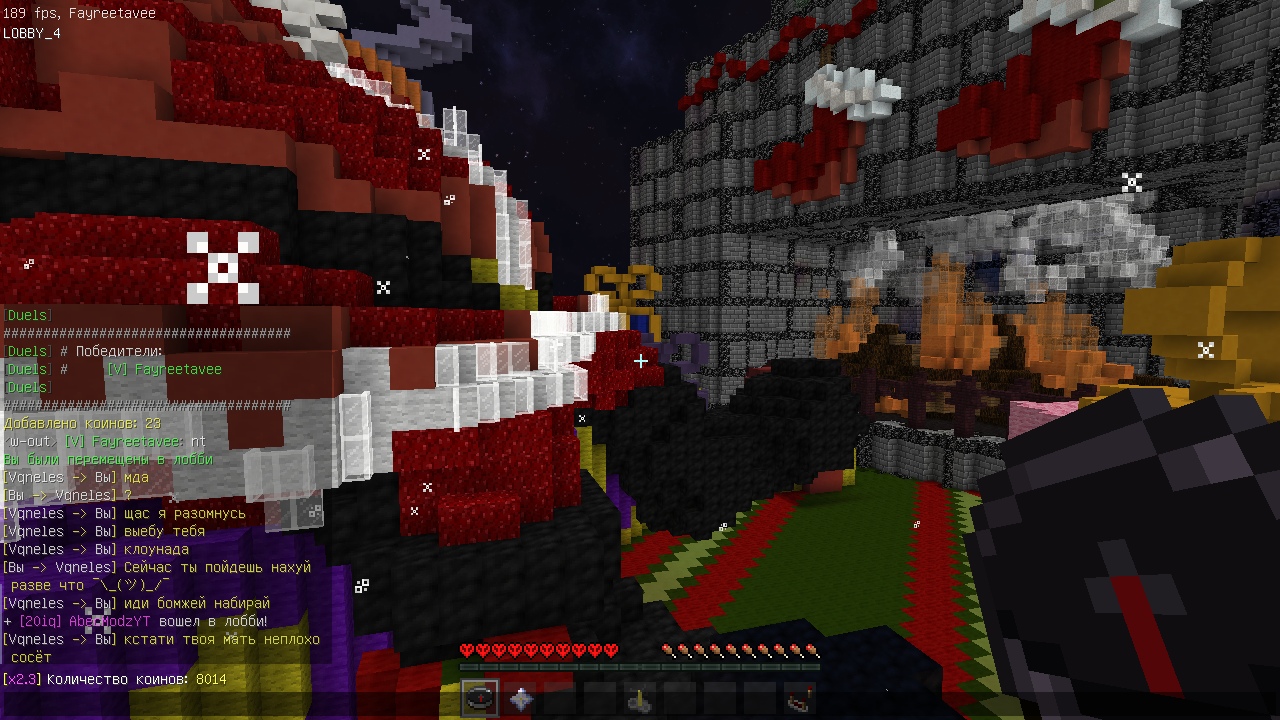Select the redstone comparator hotbar slot
This screenshot has height=720, width=1280.
(x=799, y=700)
